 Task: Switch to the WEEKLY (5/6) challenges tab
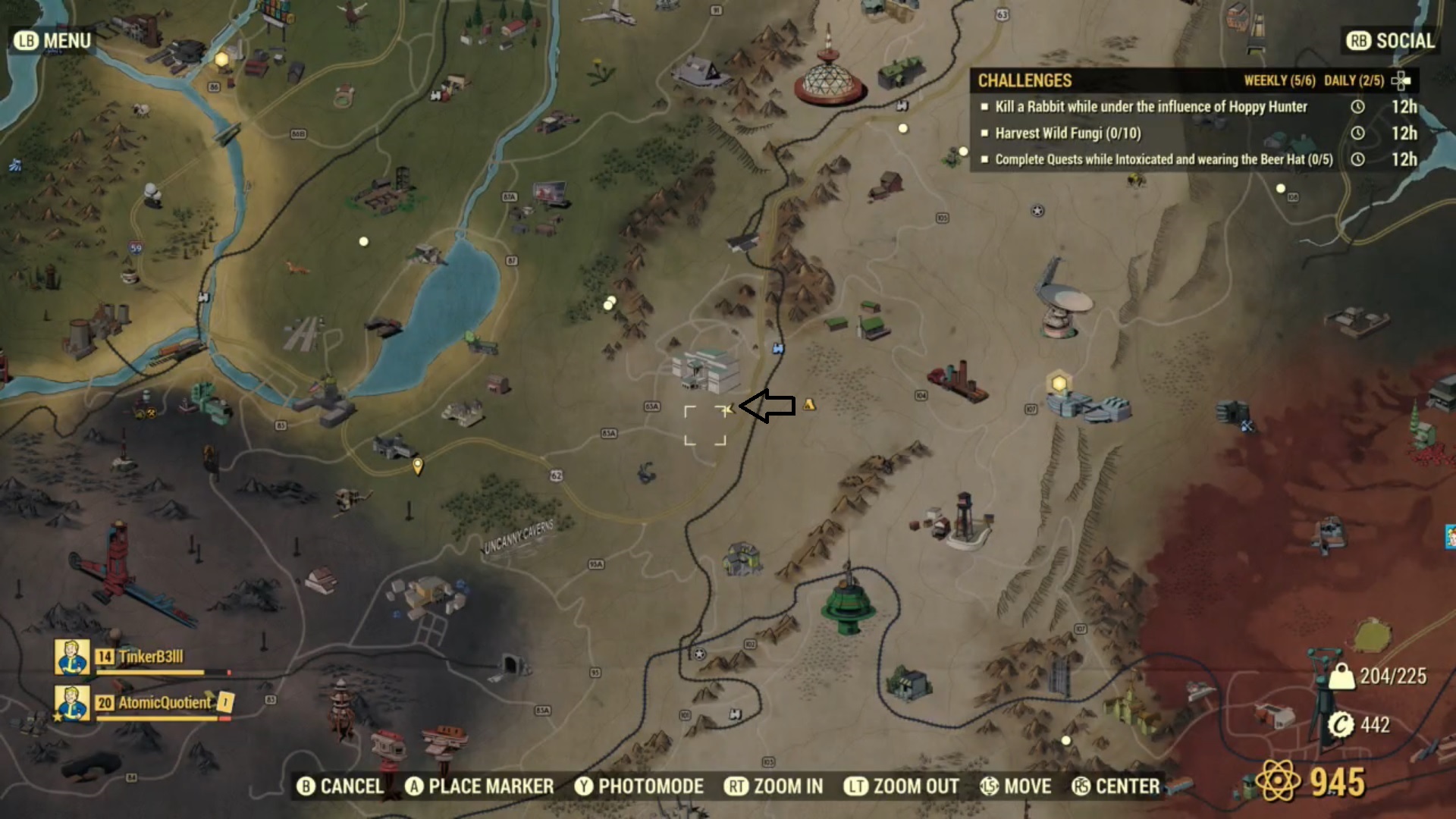click(1279, 80)
